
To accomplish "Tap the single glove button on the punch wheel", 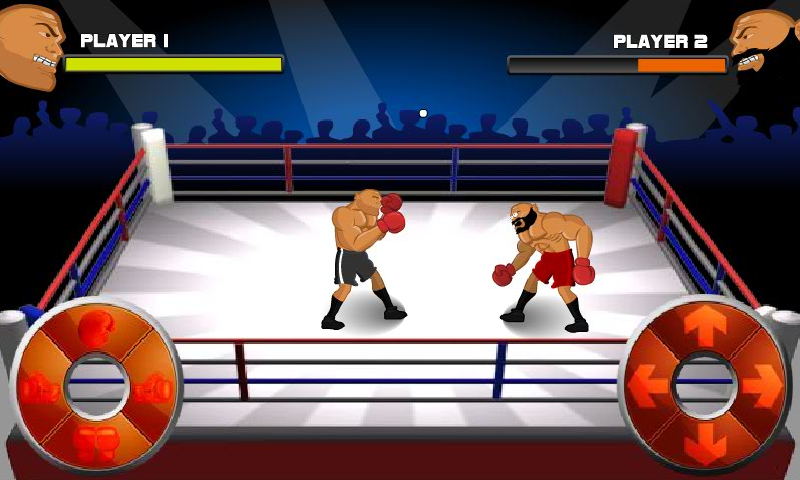I will click(96, 328).
